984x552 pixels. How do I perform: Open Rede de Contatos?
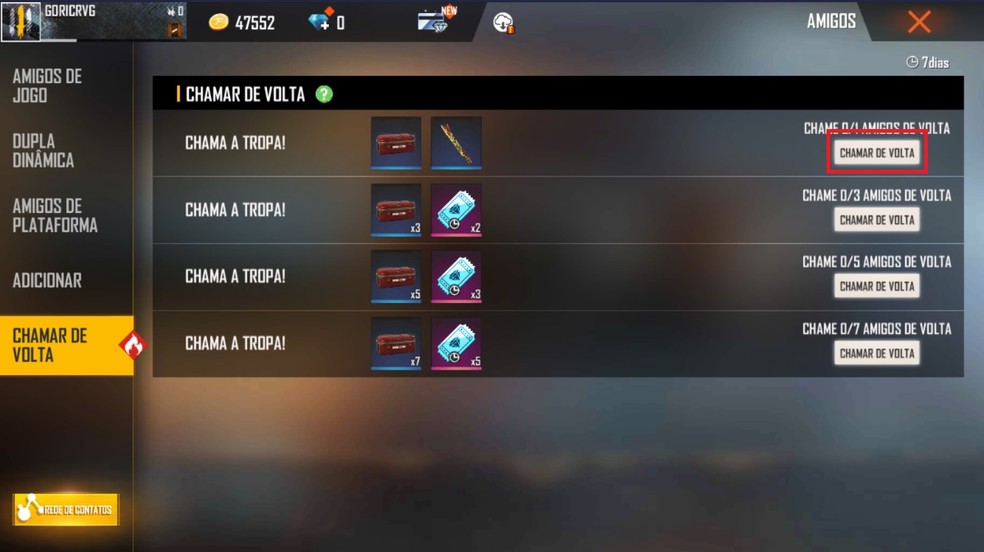[x=66, y=510]
